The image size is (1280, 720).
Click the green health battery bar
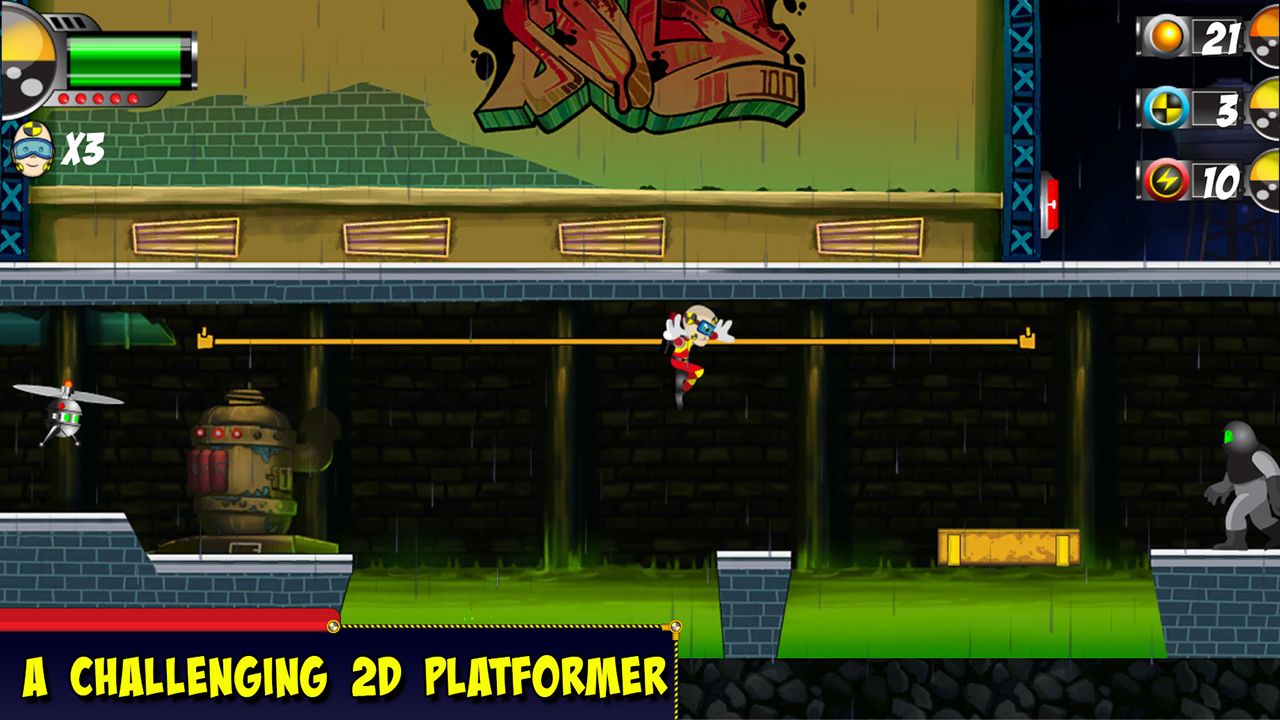pyautogui.click(x=125, y=60)
